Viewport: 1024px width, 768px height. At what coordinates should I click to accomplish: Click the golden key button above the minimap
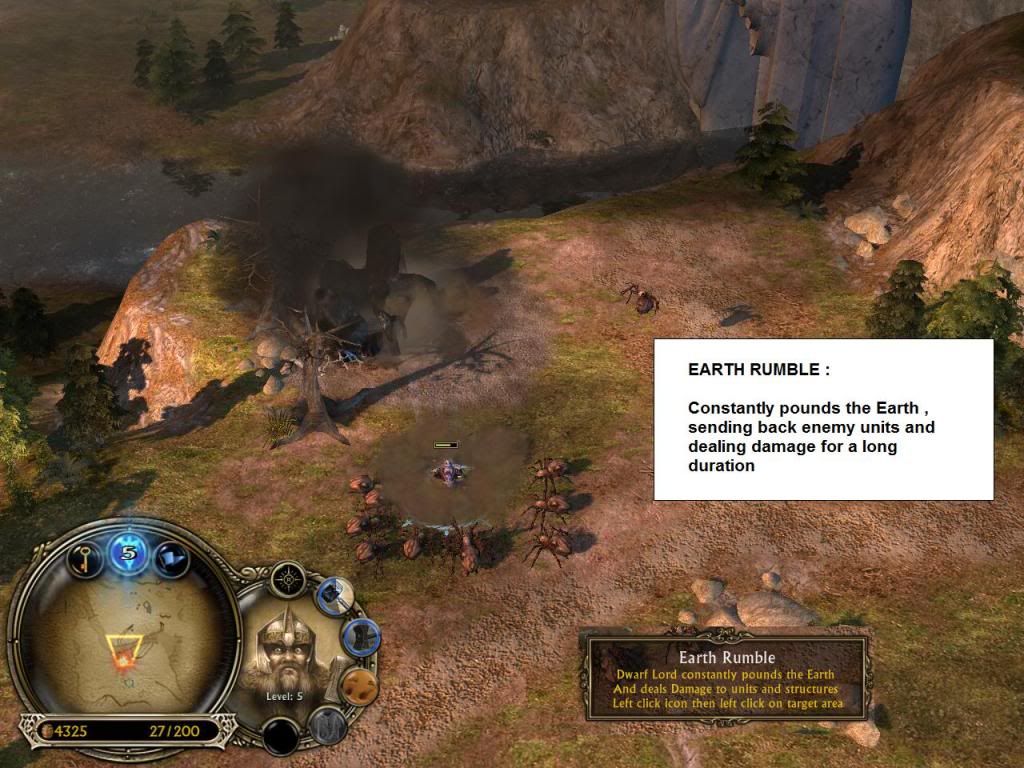click(85, 556)
